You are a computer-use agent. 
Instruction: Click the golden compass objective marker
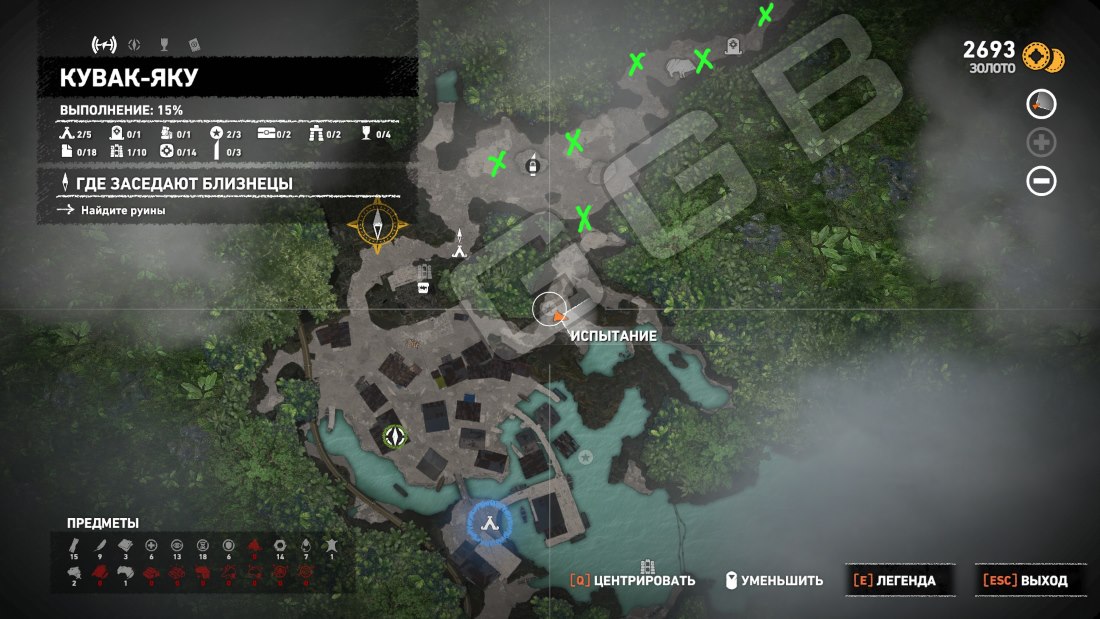[380, 227]
